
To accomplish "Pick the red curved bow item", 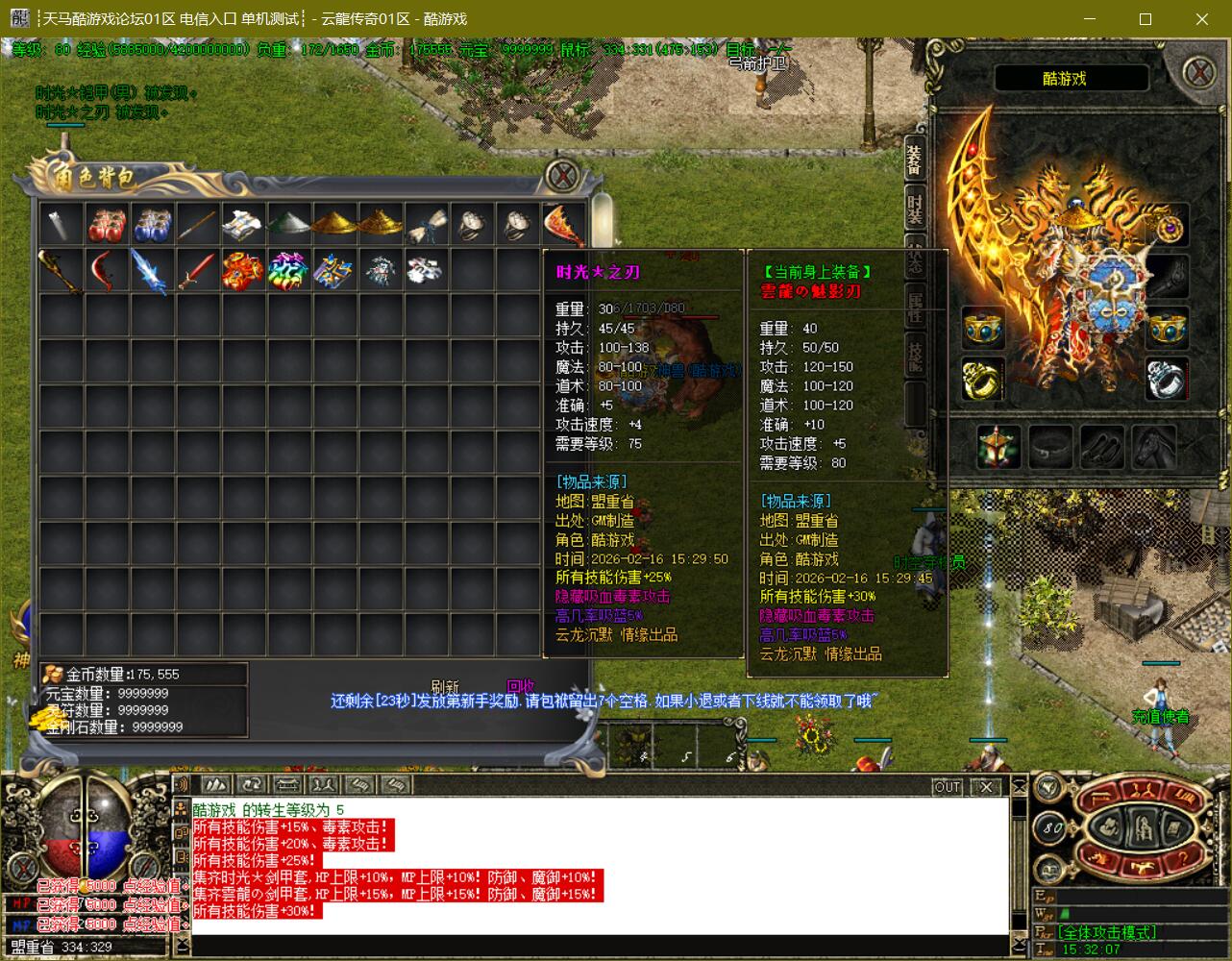I will click(108, 271).
